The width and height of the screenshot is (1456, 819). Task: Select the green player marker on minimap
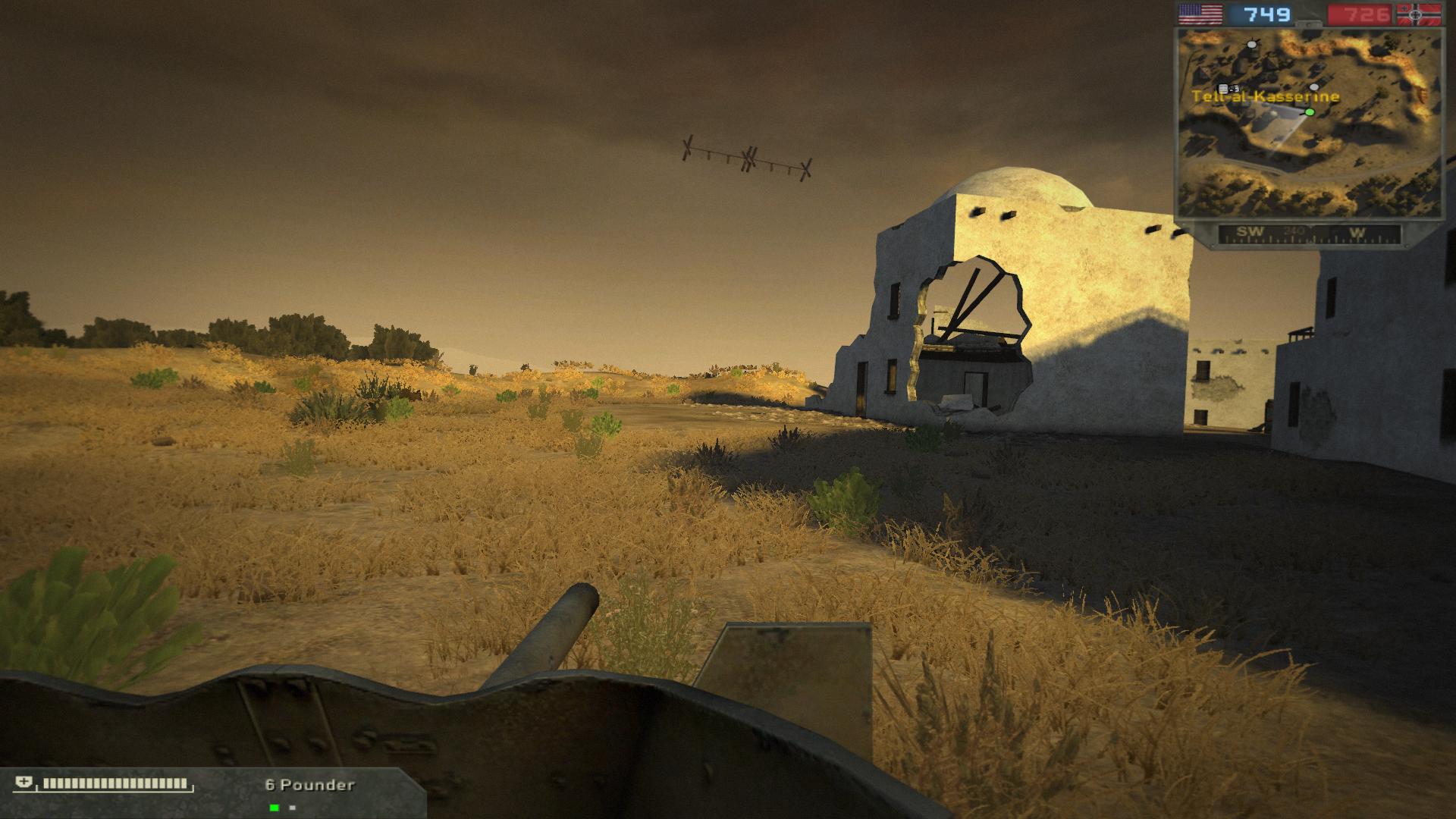[1310, 112]
